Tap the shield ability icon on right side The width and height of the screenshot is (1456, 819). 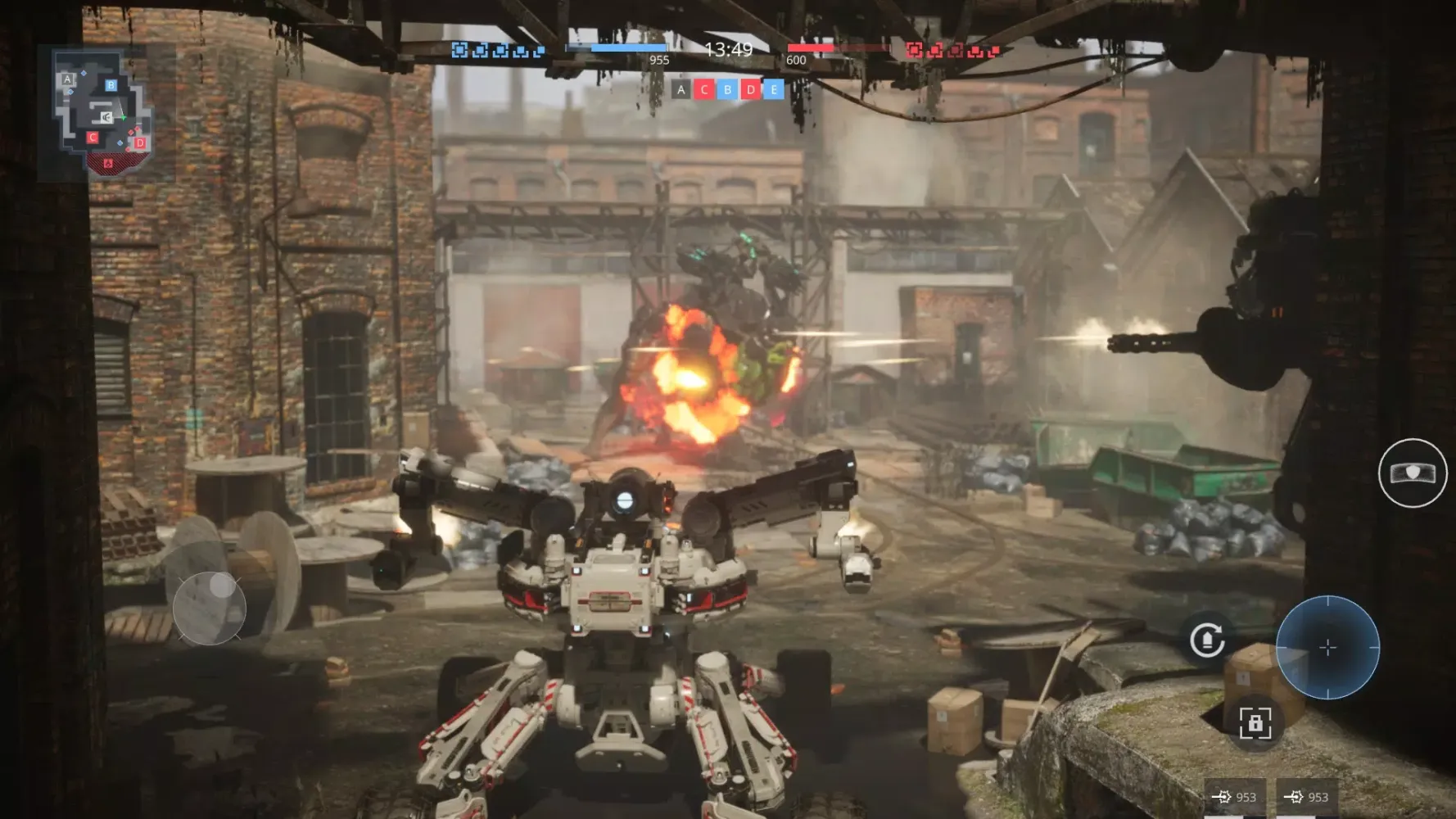pyautogui.click(x=1413, y=475)
